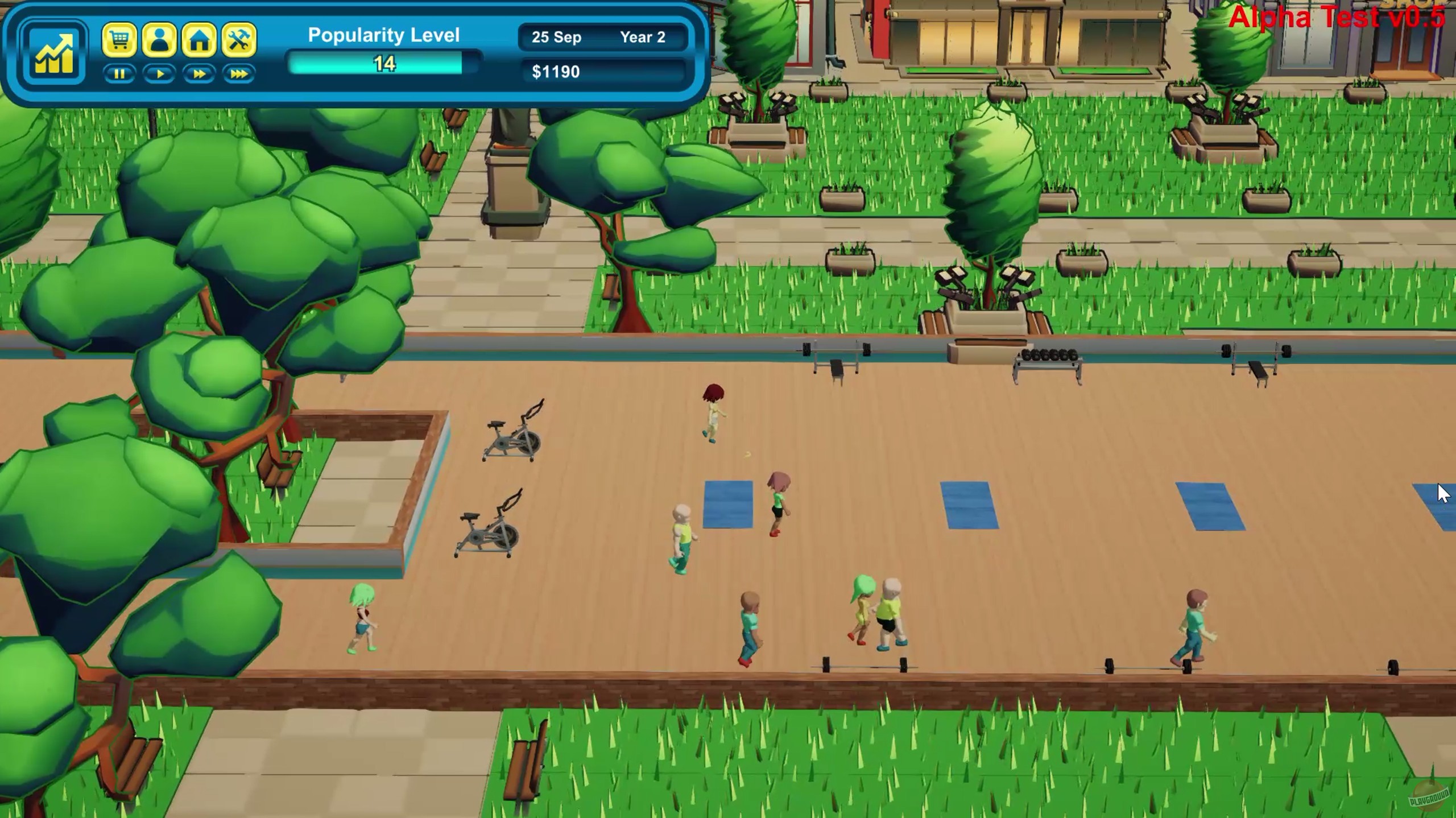1456x818 pixels.
Task: Enable double speed fast-forward
Action: [200, 73]
